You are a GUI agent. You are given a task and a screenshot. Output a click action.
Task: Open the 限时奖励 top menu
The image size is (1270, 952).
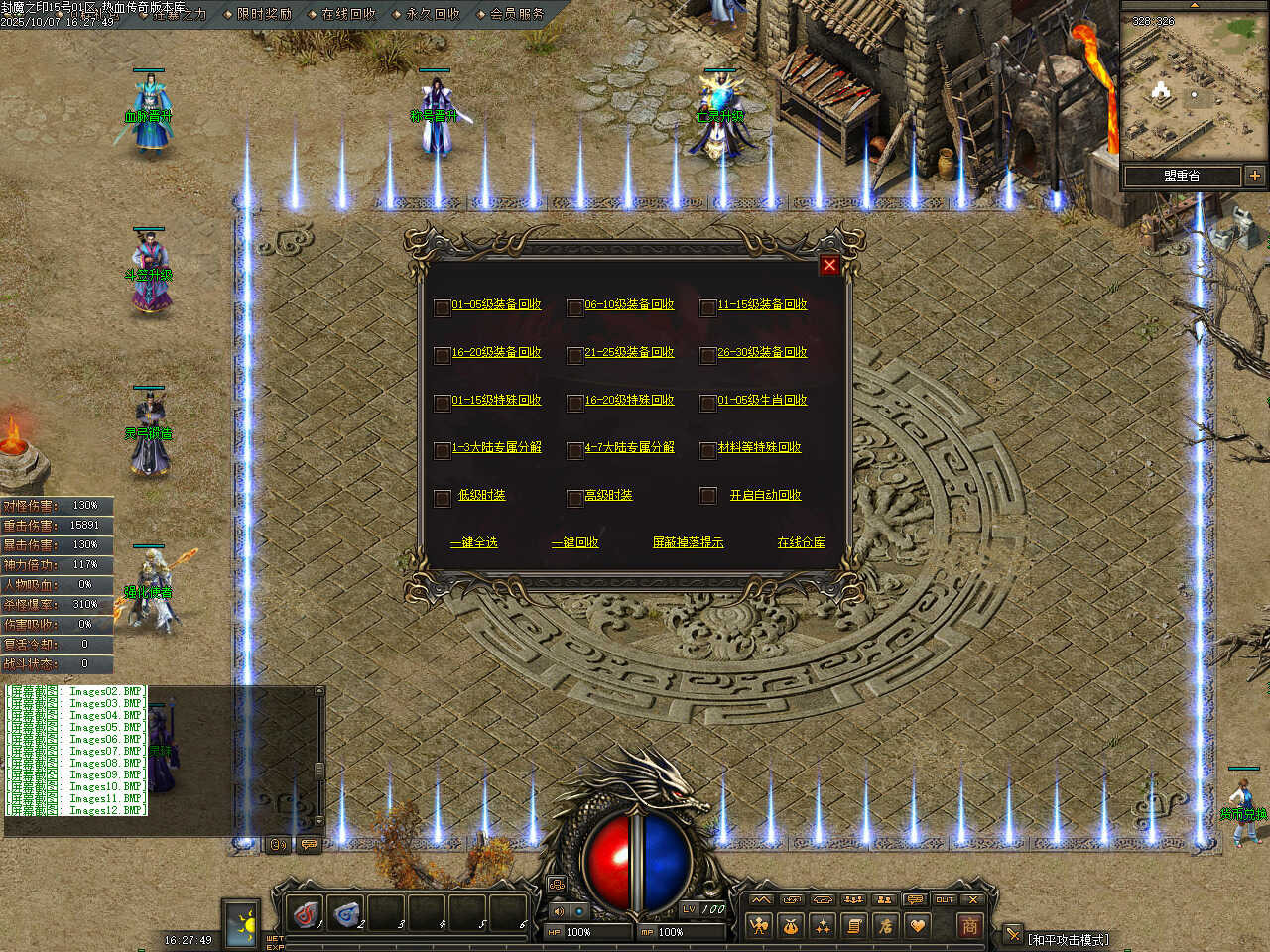tap(264, 14)
